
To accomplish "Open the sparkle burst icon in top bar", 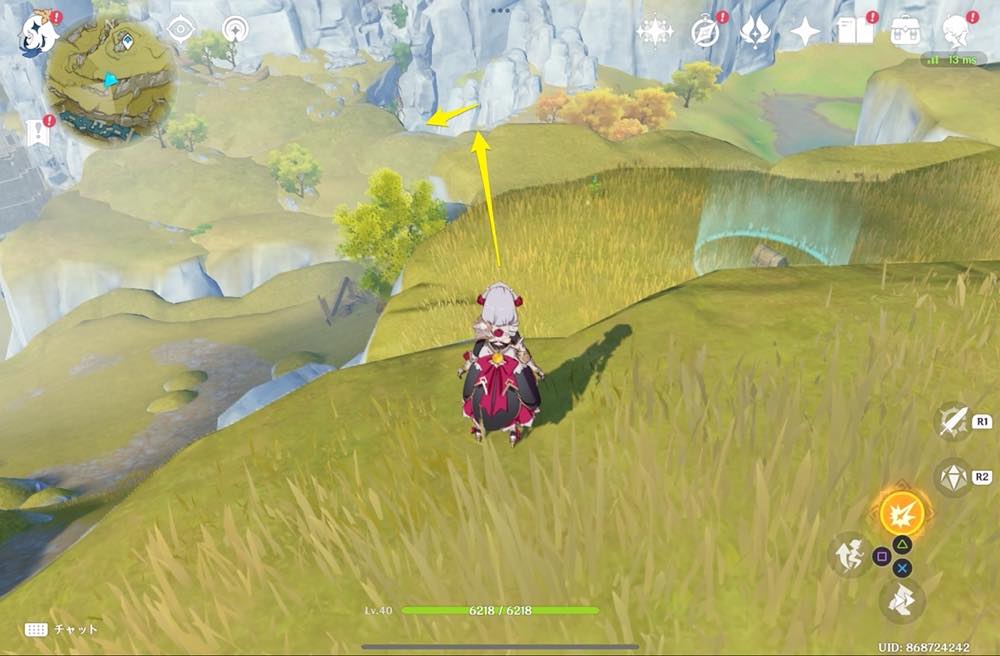I will 655,32.
